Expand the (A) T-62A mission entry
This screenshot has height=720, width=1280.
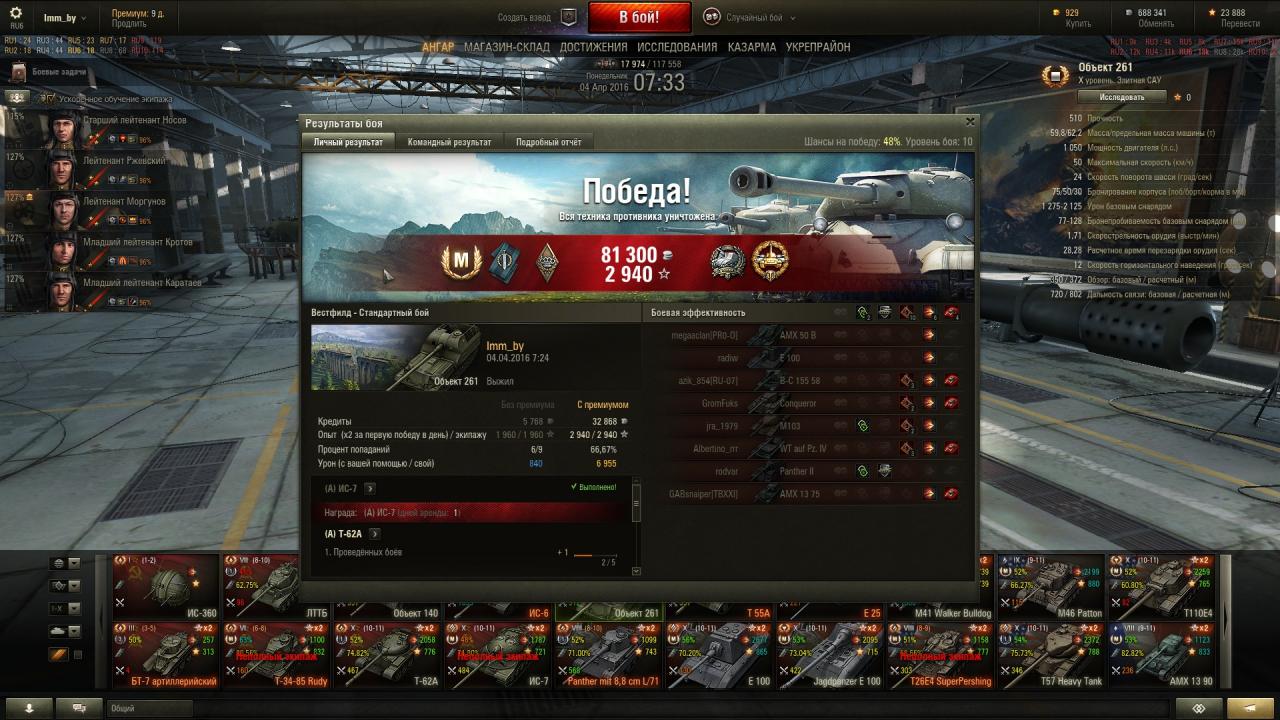[375, 534]
